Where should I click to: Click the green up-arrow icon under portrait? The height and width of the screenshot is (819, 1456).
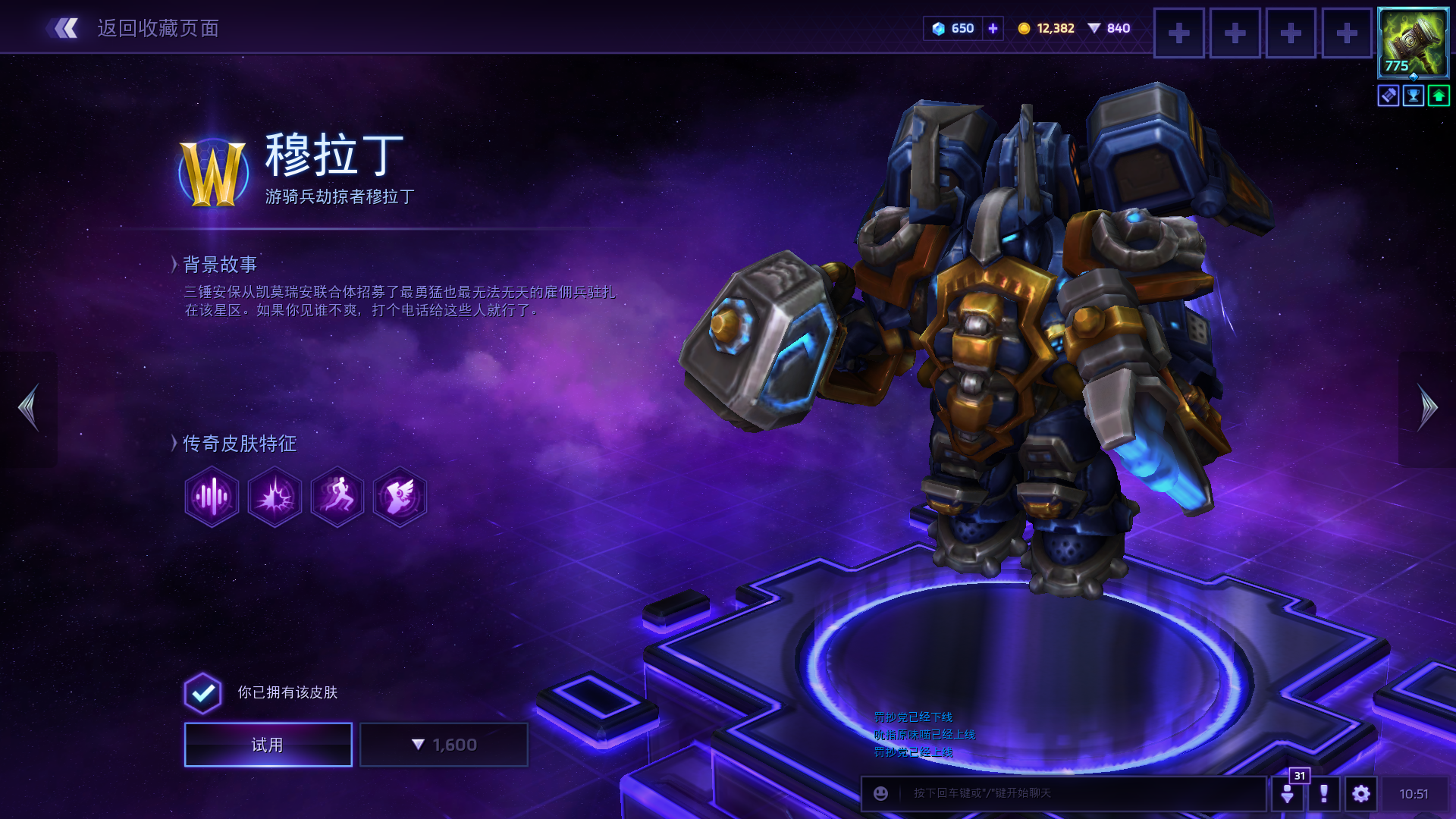1439,96
